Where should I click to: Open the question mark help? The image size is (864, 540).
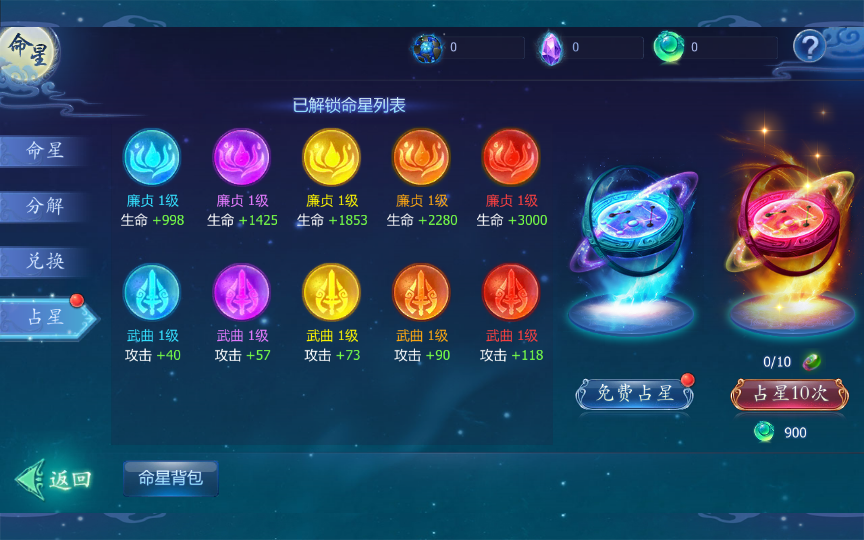[x=809, y=46]
